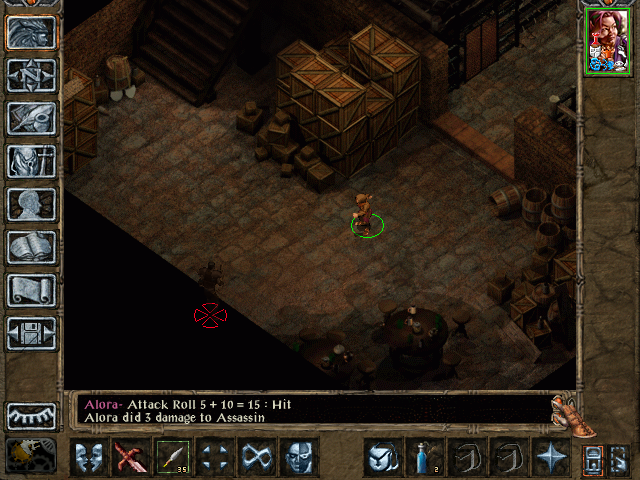Image resolution: width=640 pixels, height=480 pixels.
Task: Choose the four-point star formation button
Action: [550, 458]
